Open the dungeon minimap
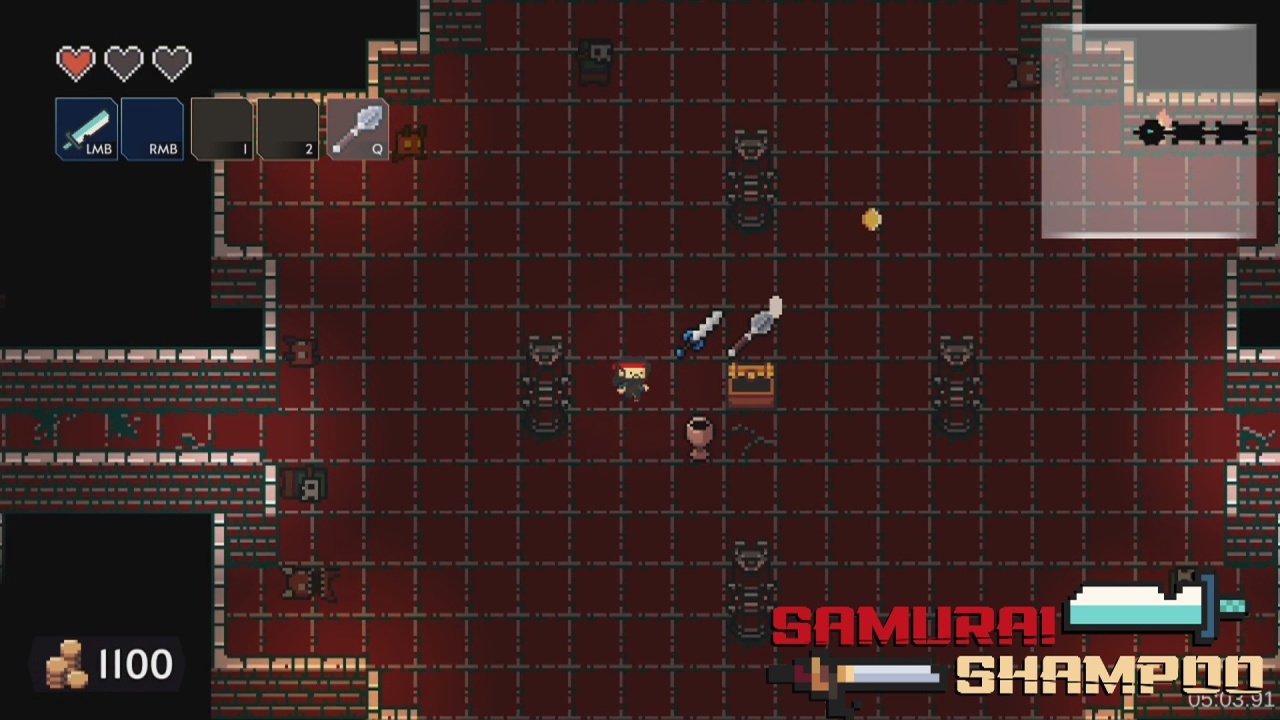 (1148, 132)
